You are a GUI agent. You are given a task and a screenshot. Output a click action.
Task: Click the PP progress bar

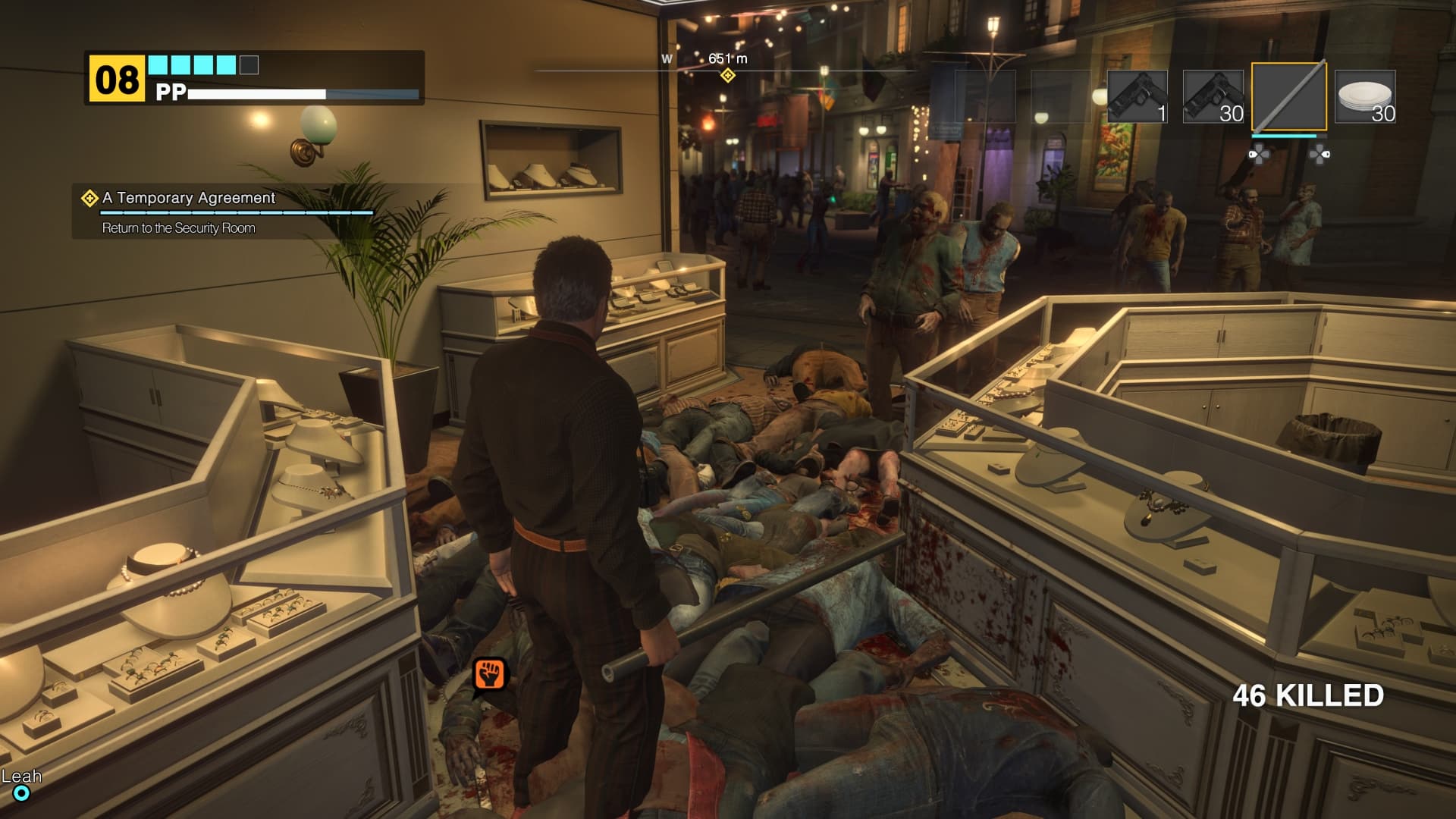(x=303, y=95)
